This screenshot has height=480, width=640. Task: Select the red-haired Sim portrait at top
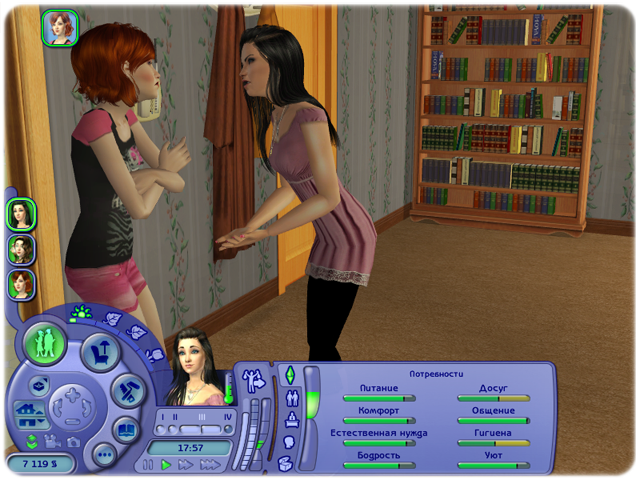click(x=60, y=28)
